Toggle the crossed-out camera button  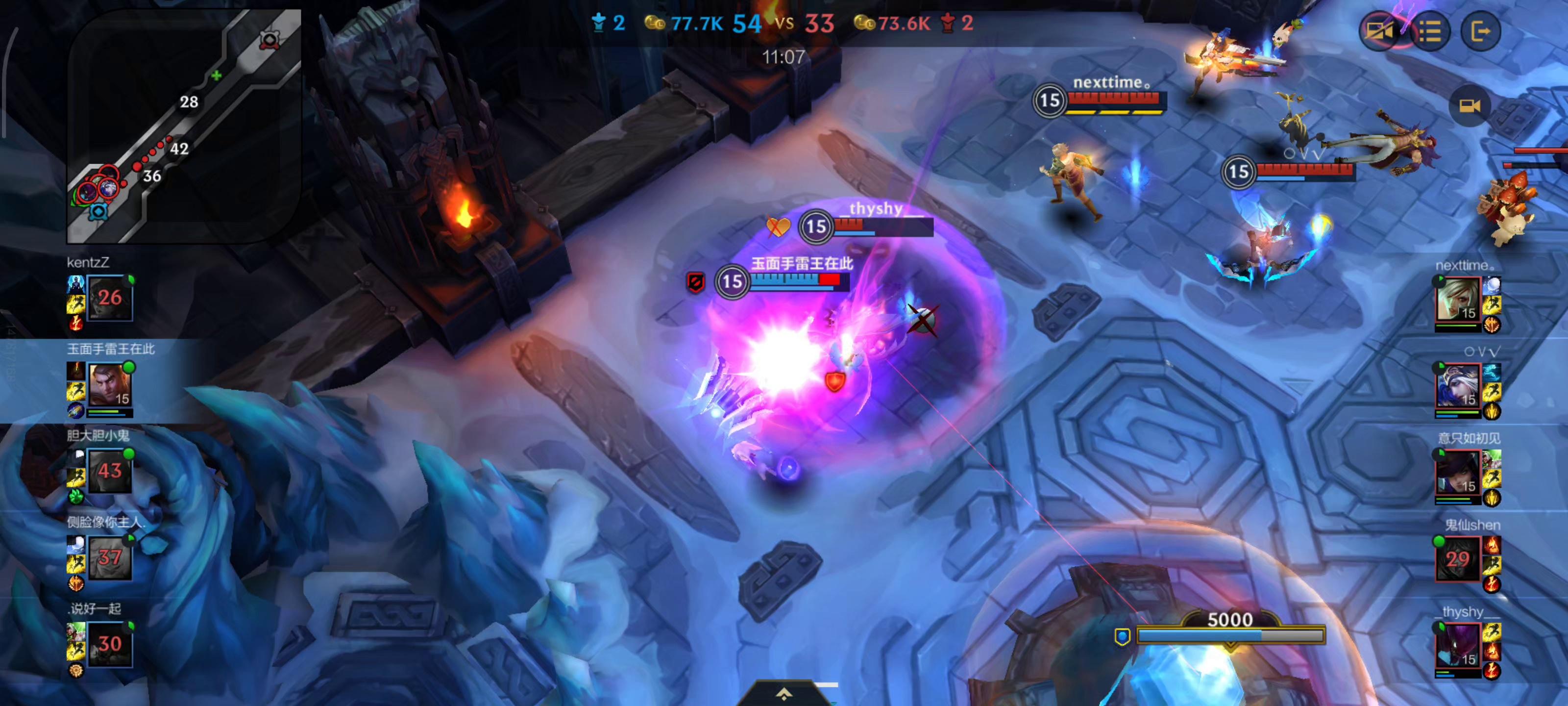pos(1379,30)
